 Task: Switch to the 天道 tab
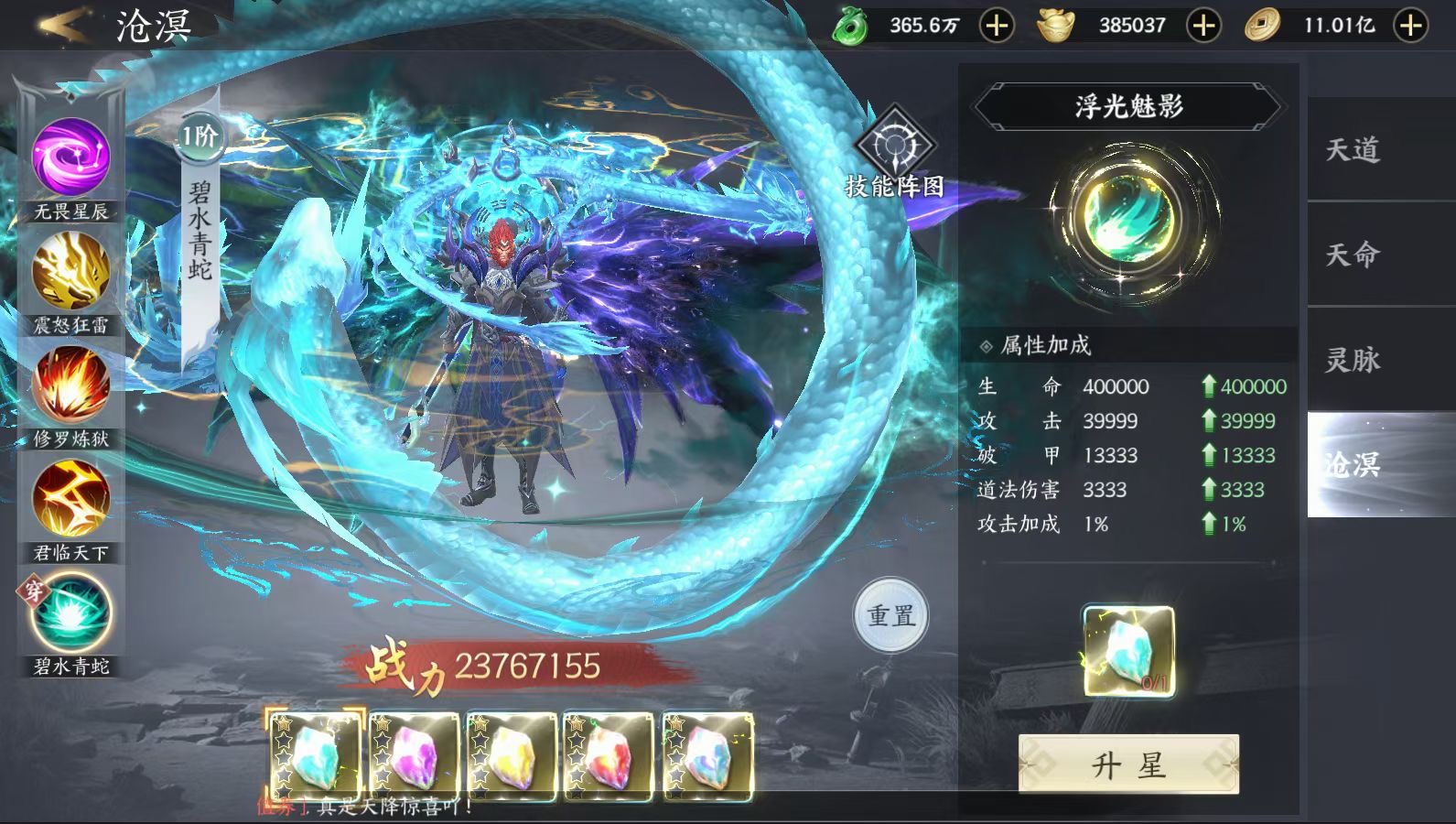1354,149
